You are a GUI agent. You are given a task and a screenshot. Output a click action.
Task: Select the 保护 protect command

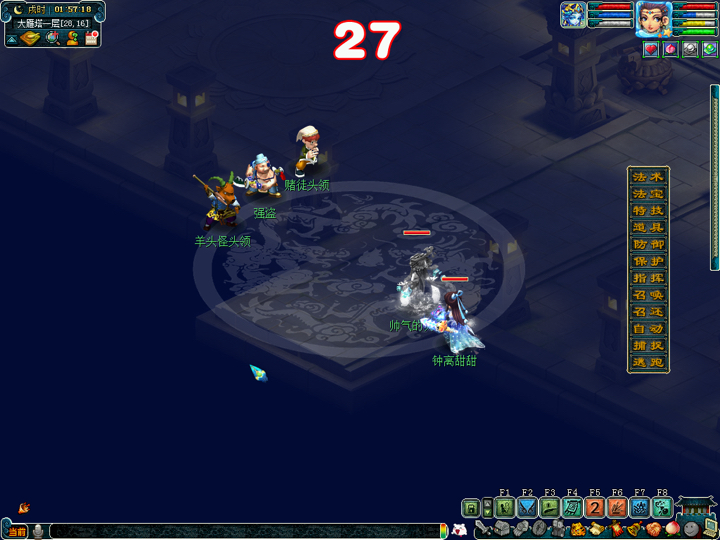pyautogui.click(x=648, y=261)
